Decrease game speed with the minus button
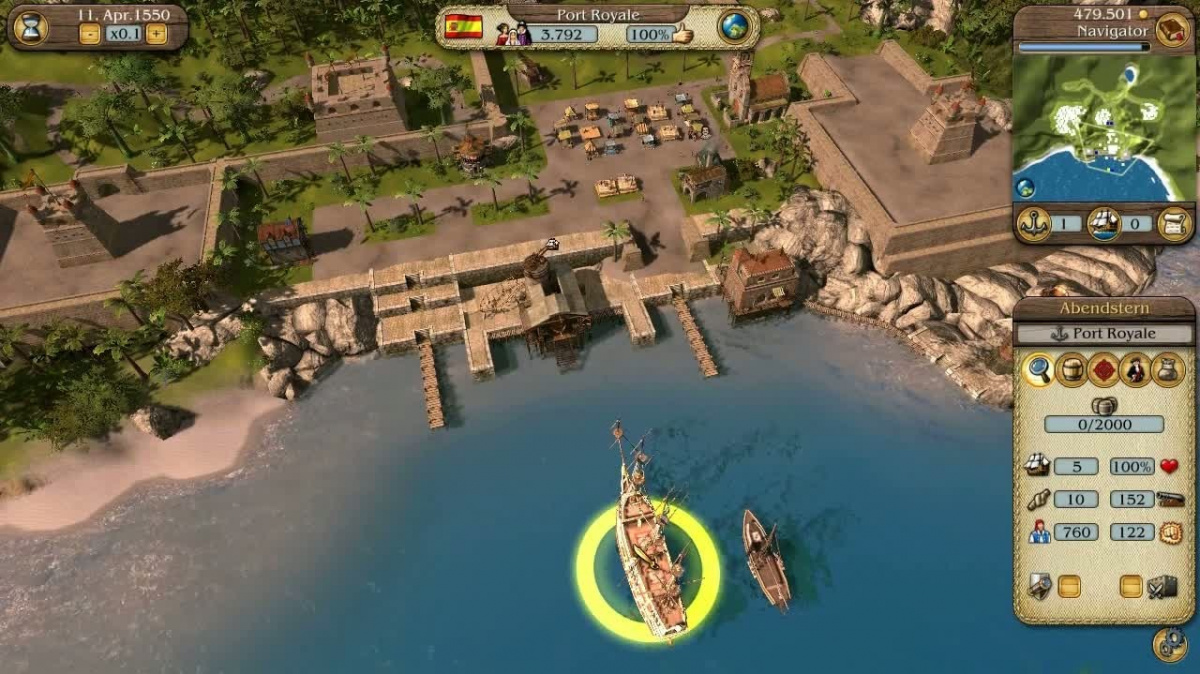The width and height of the screenshot is (1200, 674). click(90, 33)
